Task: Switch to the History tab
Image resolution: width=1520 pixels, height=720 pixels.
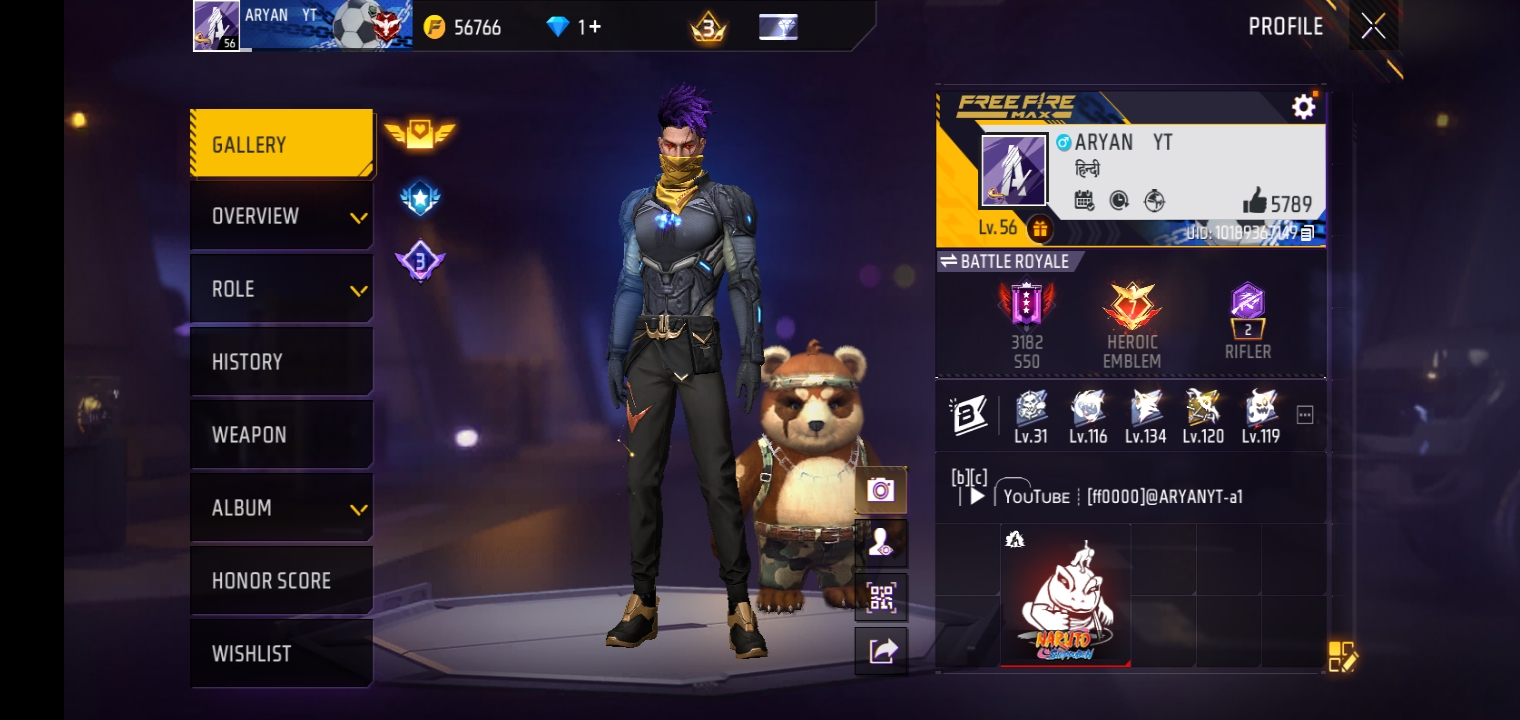Action: [x=282, y=361]
